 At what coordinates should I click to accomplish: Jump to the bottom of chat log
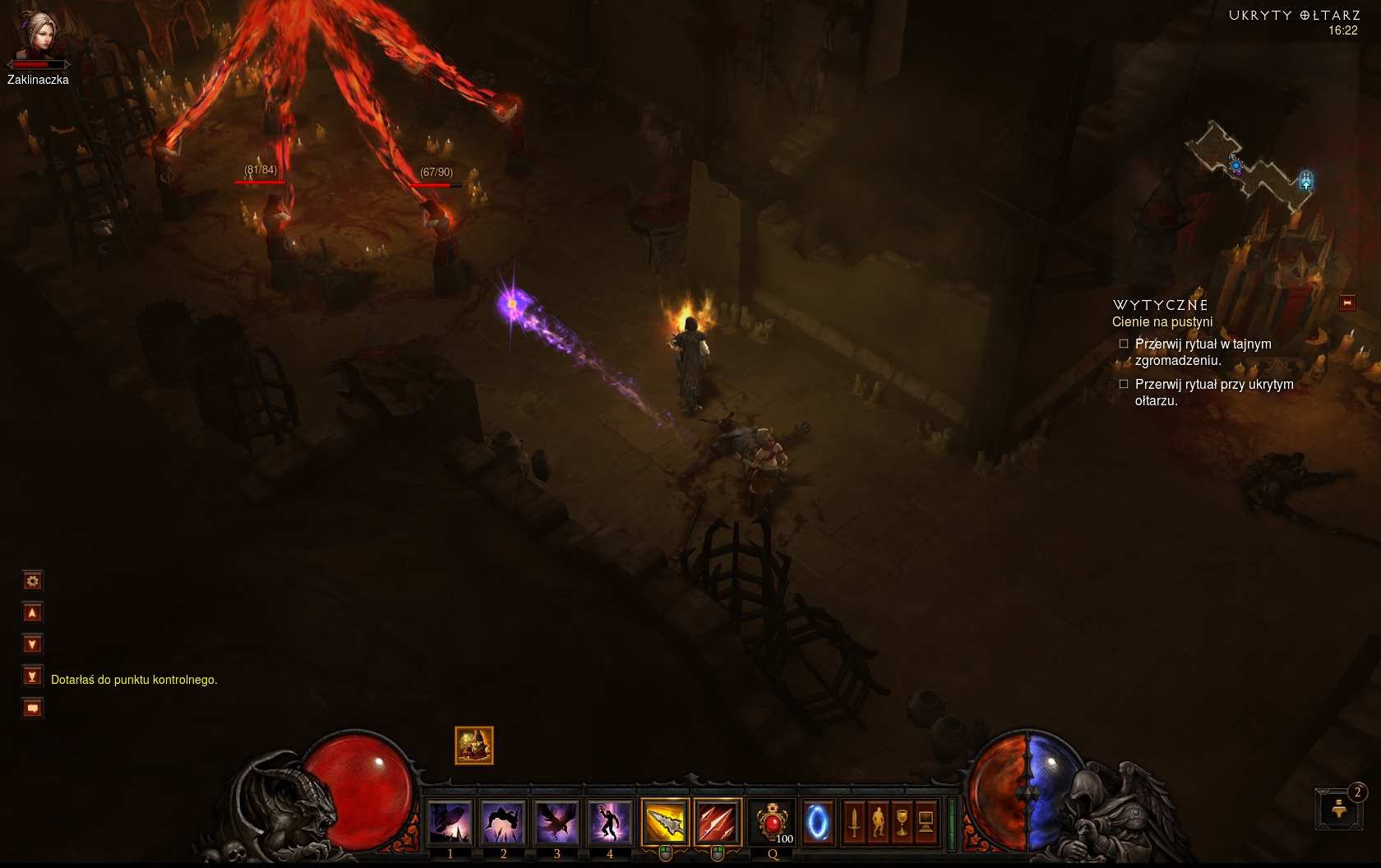(32, 676)
